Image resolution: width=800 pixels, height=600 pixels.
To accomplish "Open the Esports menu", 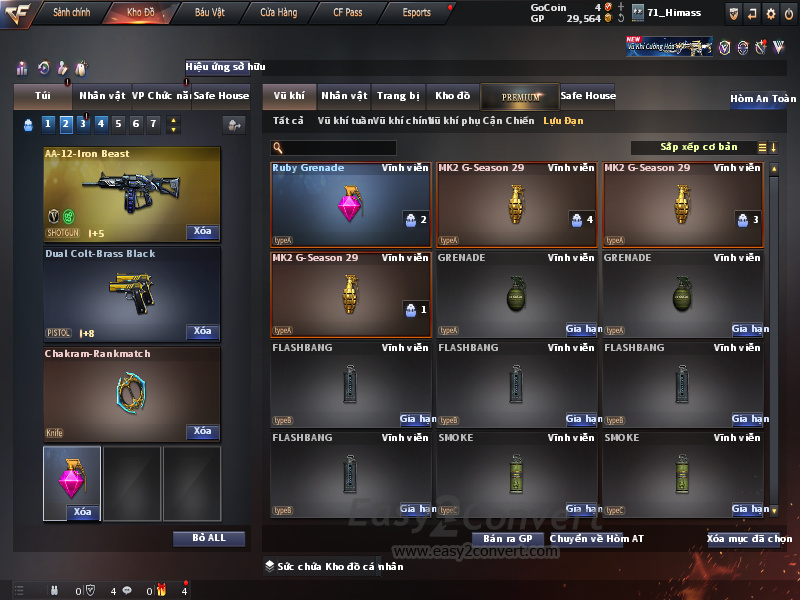I will click(x=416, y=13).
